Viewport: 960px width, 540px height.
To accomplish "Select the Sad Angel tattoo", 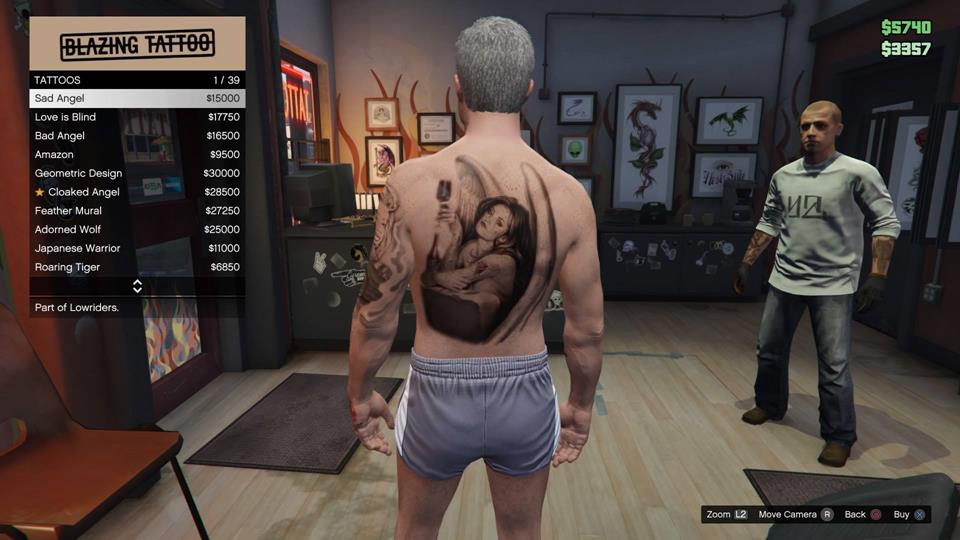I will click(x=137, y=98).
